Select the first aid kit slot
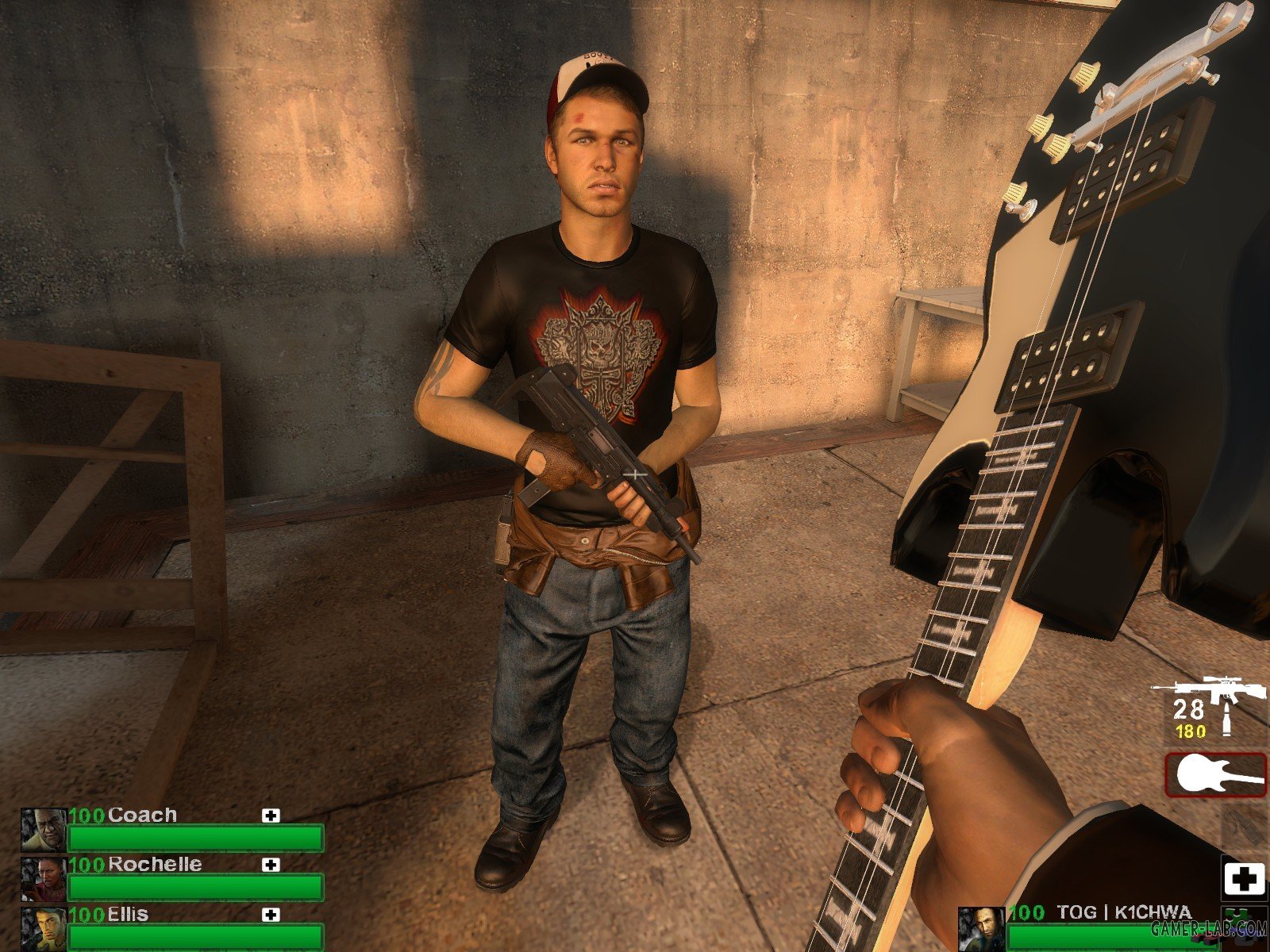Viewport: 1270px width, 952px height. [1244, 879]
